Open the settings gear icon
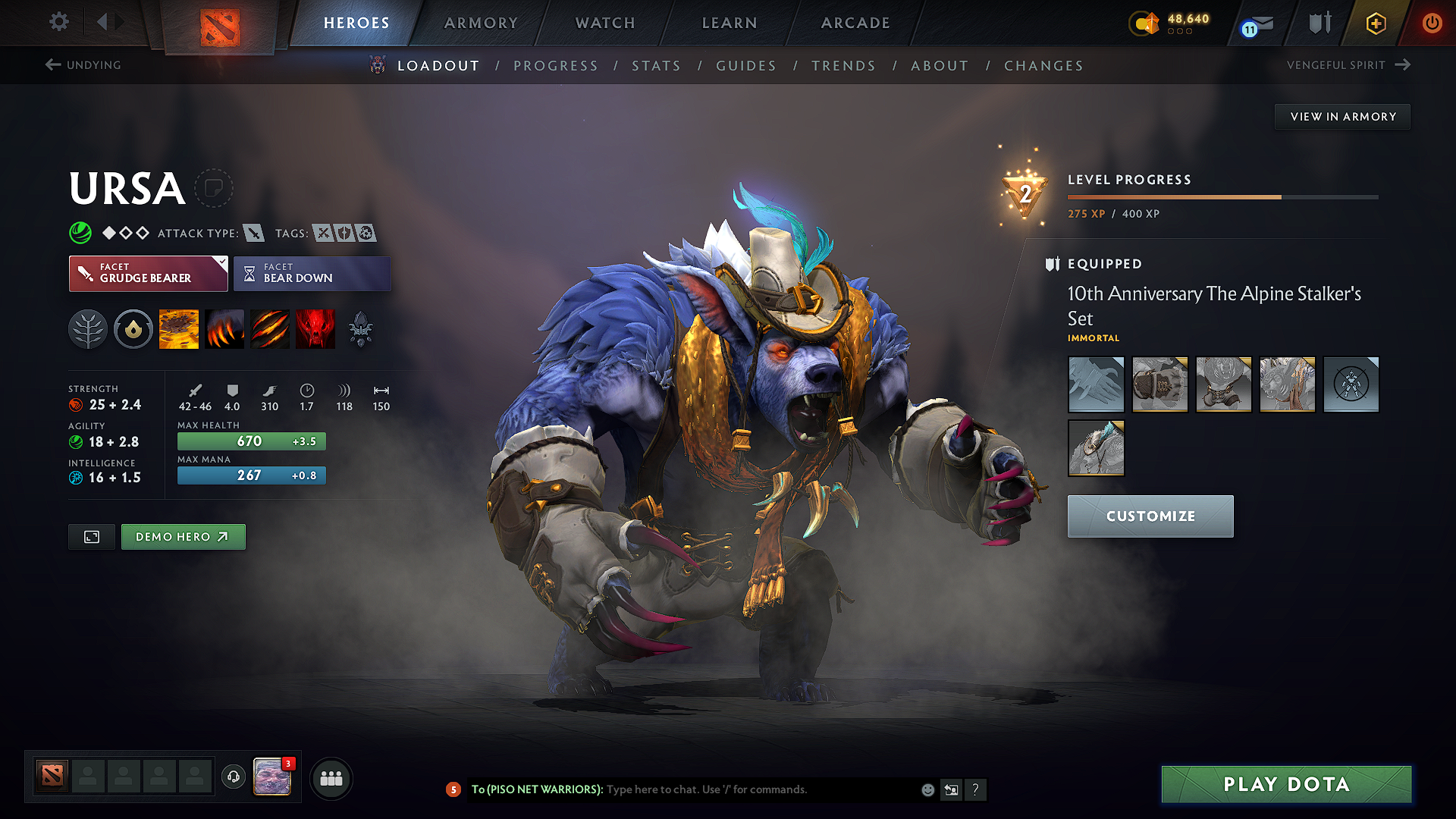This screenshot has height=819, width=1456. click(58, 22)
